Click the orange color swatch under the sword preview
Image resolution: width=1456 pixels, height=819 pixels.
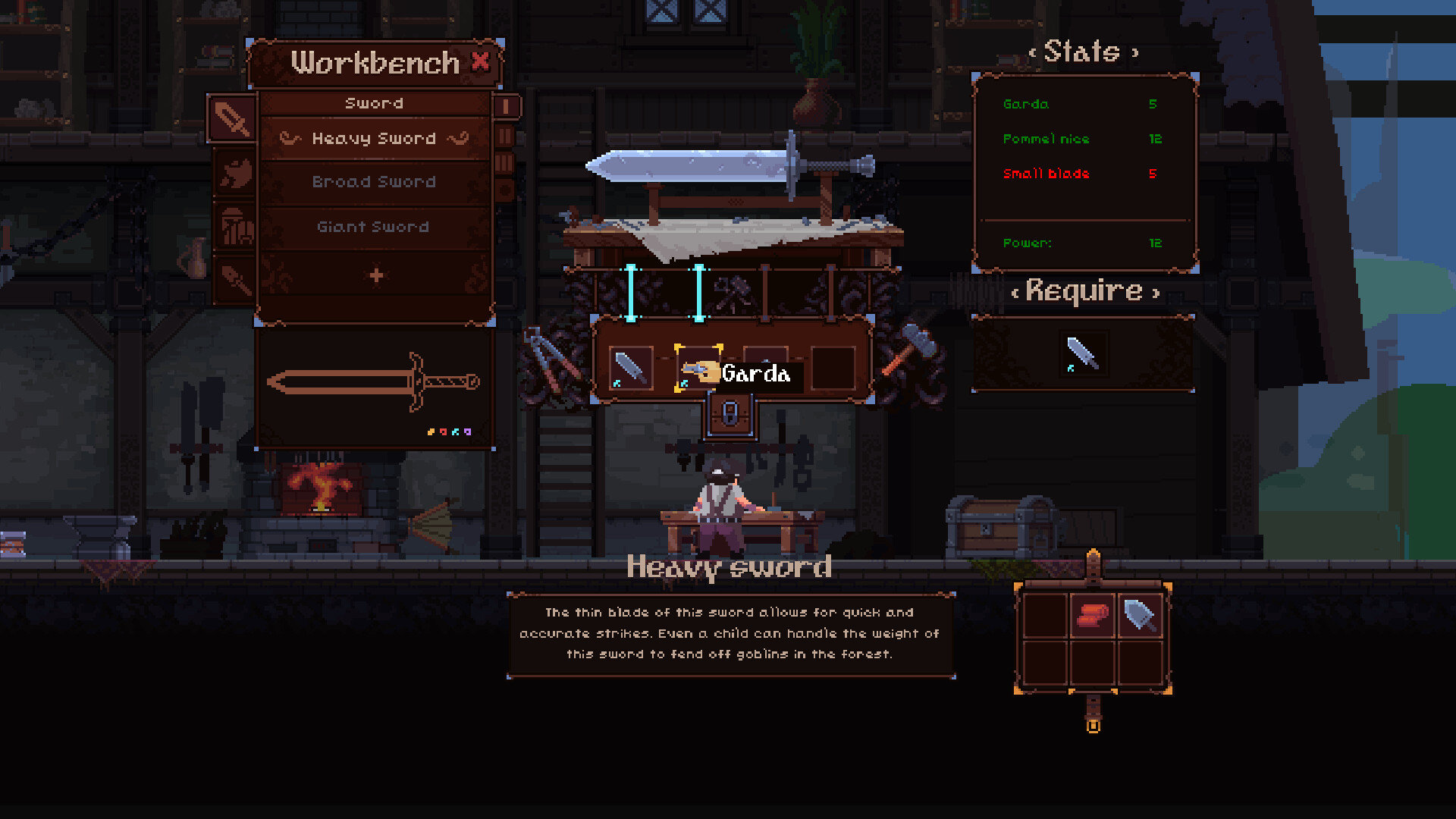(x=431, y=432)
